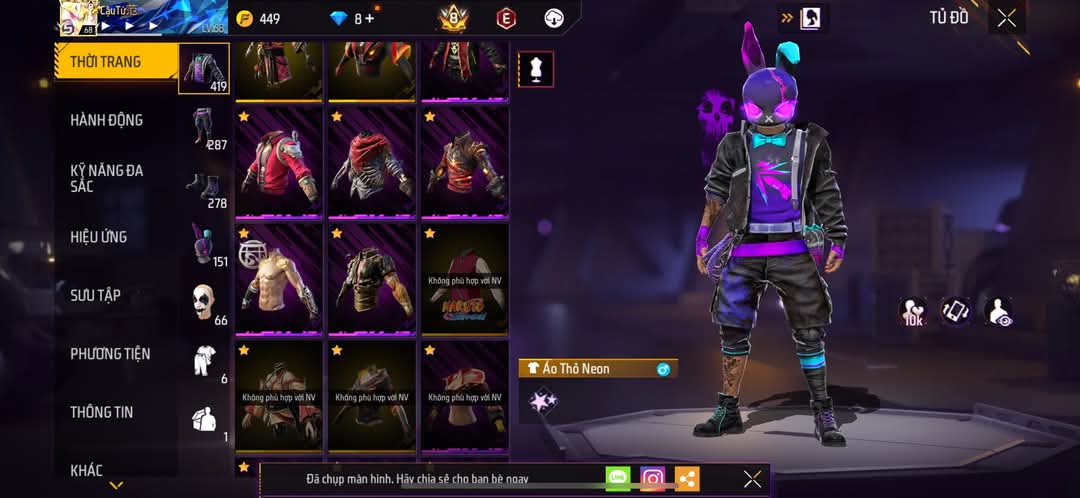Tap the plus button beside diamonds
Screen dimensions: 1080x498
click(370, 18)
